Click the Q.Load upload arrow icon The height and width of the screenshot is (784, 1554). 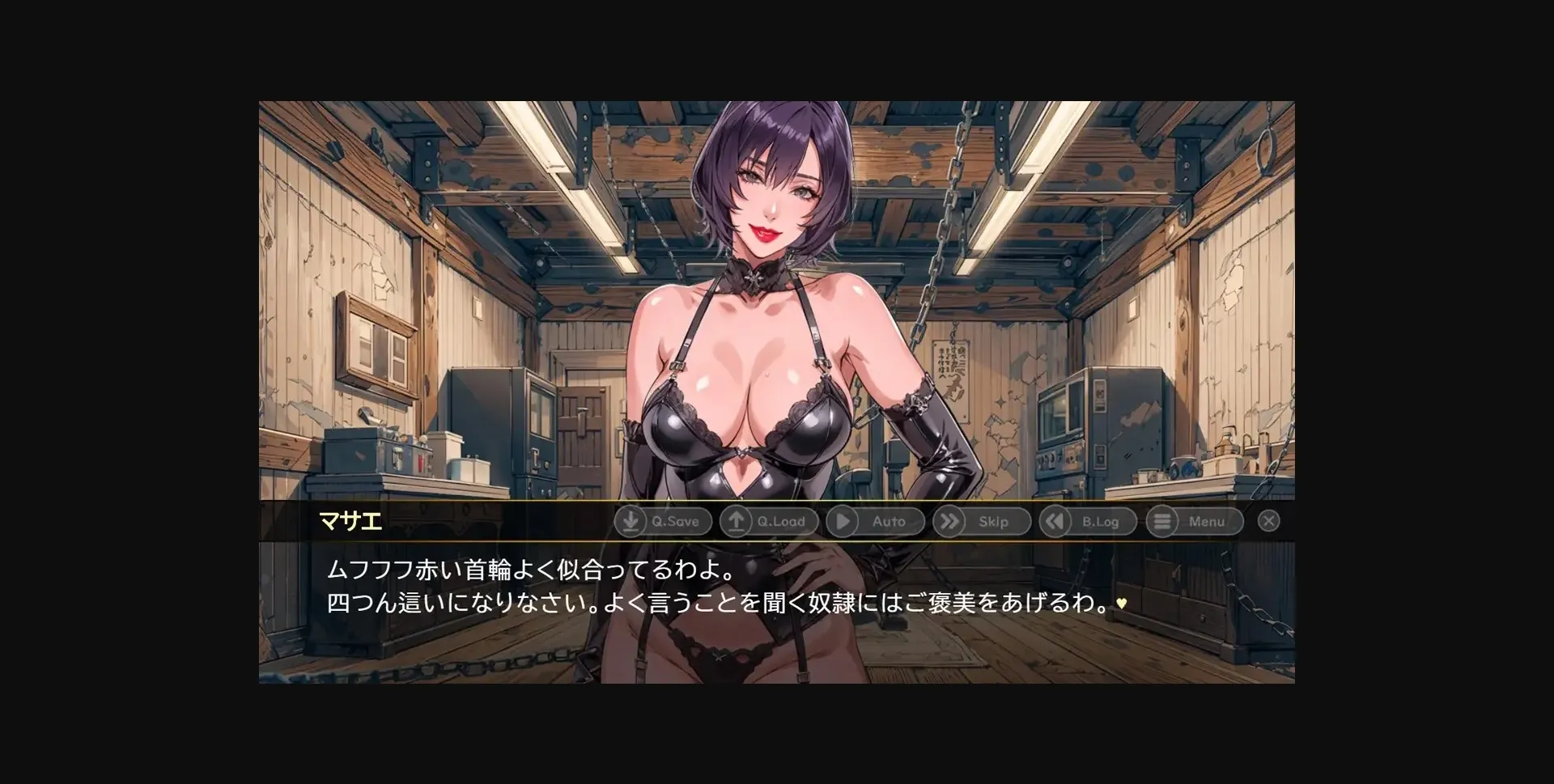click(x=735, y=522)
